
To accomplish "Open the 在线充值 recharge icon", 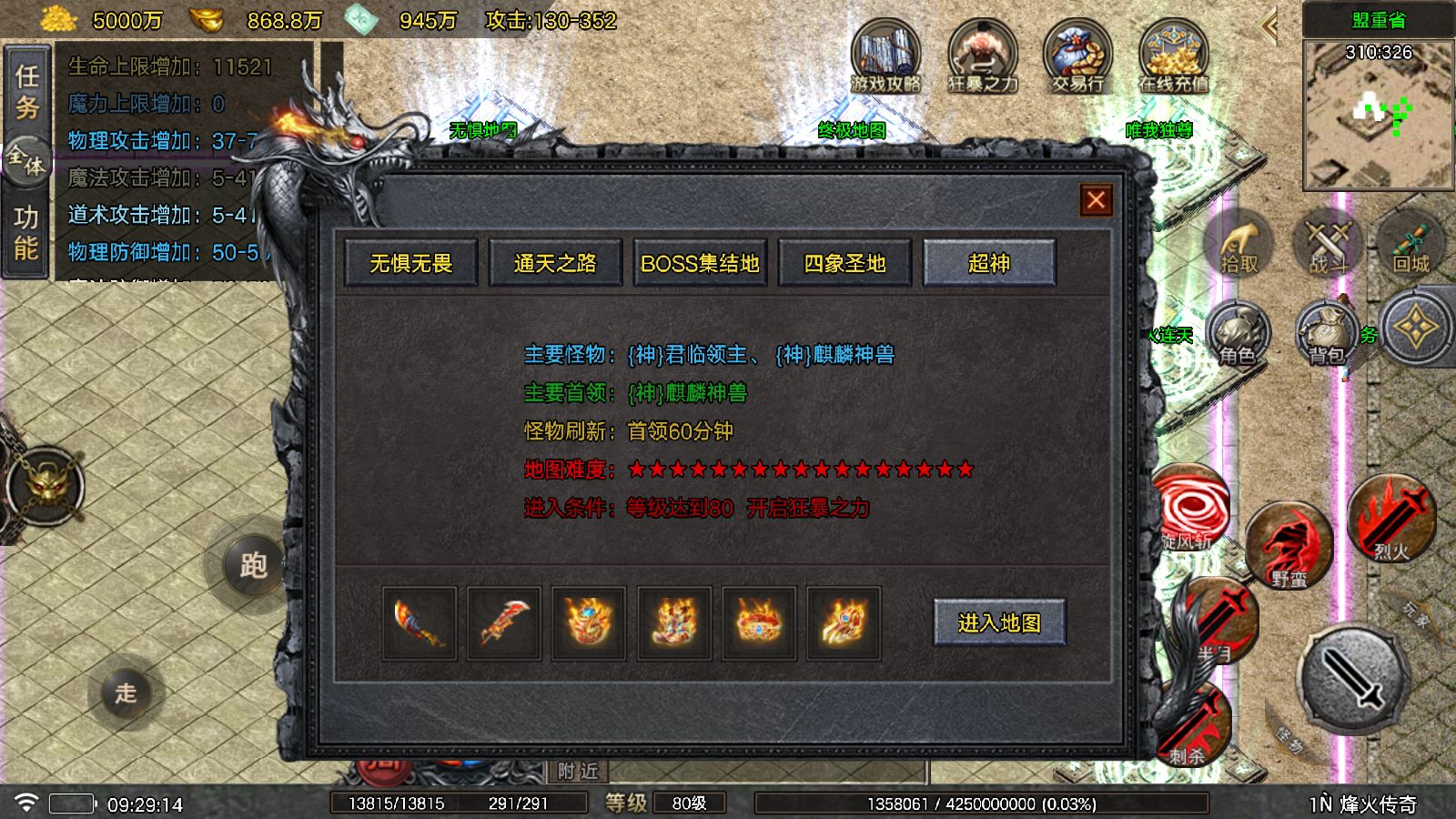I will (1173, 56).
